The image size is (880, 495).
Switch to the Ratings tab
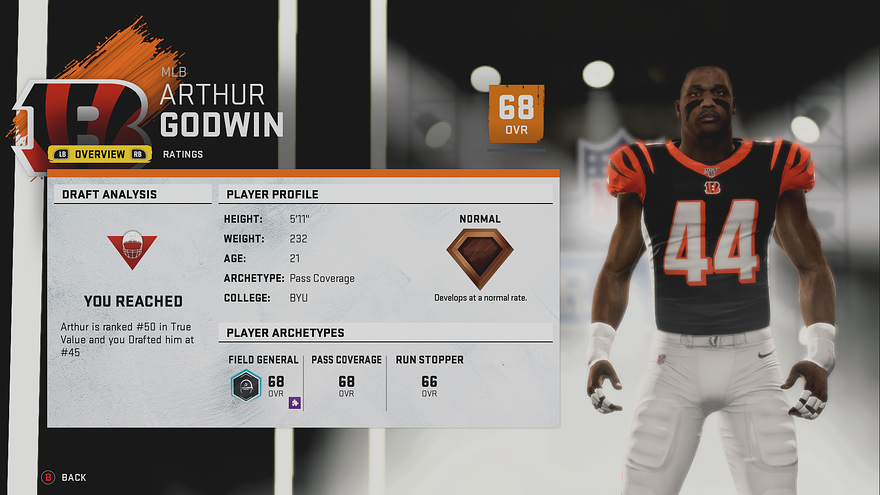(183, 154)
